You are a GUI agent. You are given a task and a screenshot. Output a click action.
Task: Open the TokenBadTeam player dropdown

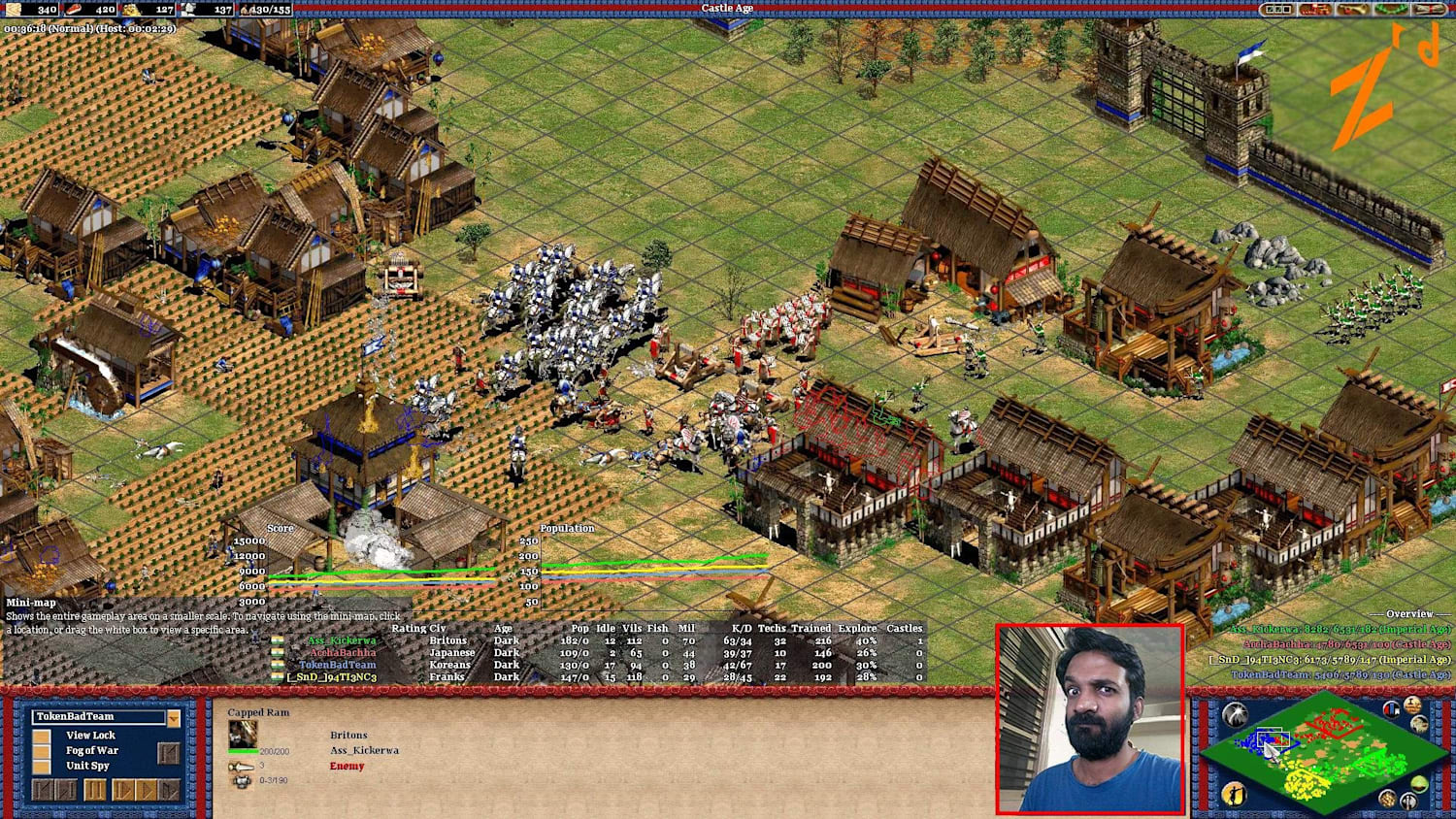[97, 716]
